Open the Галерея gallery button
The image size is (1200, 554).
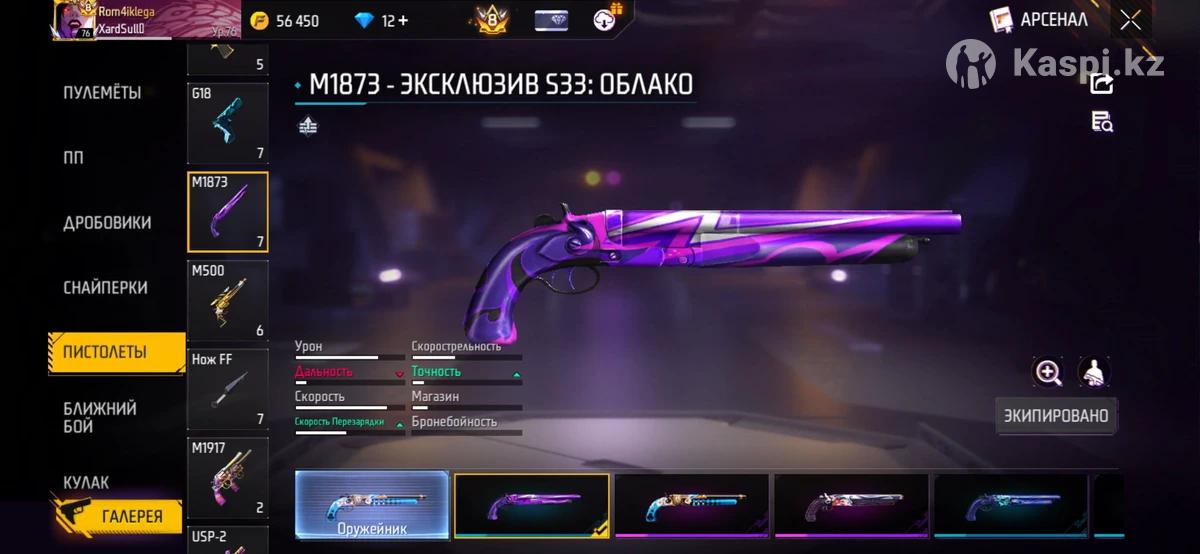[x=116, y=515]
